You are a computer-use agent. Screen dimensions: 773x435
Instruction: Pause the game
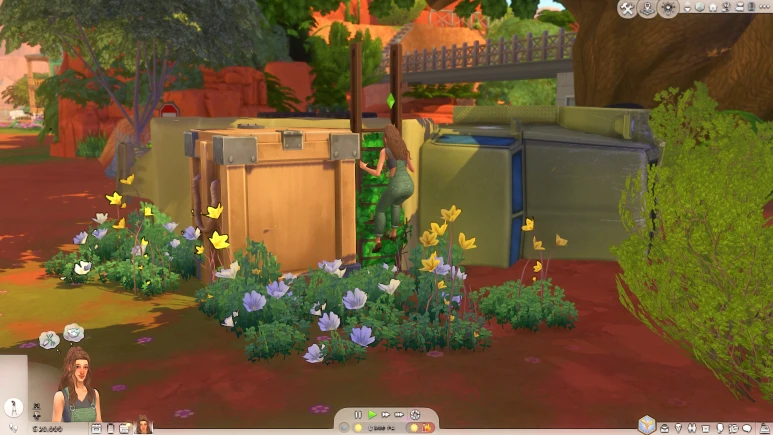click(358, 414)
